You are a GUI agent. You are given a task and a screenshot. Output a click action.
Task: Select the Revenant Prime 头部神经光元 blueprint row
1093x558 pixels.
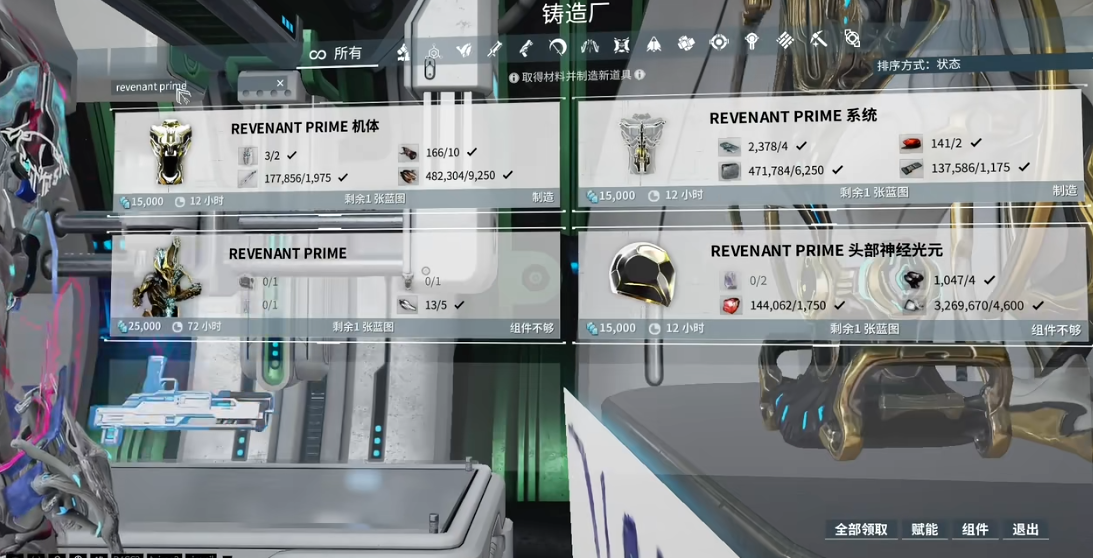click(x=832, y=285)
